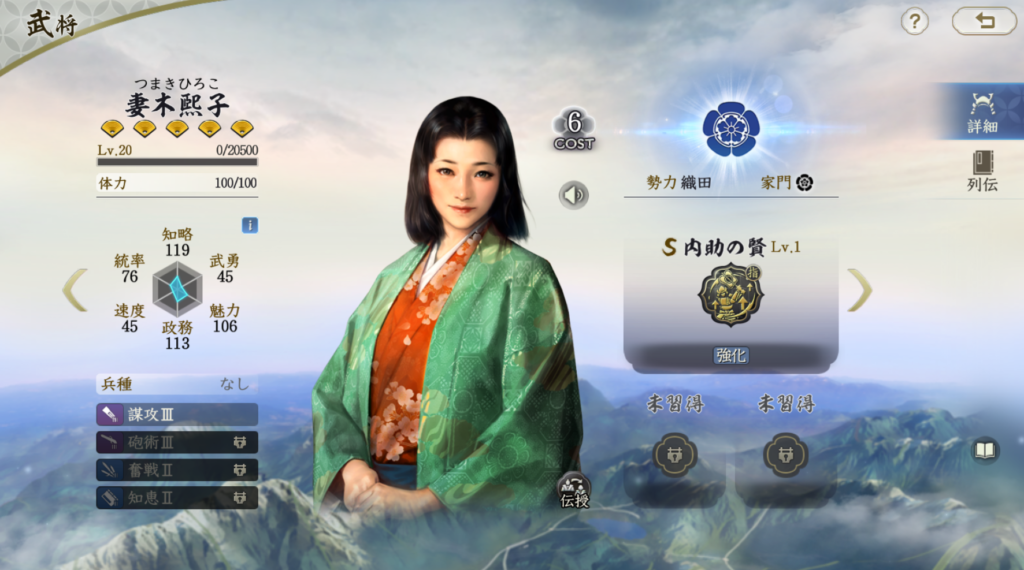
Task: Select the 謀攻Ⅲ trait row
Action: [x=177, y=414]
